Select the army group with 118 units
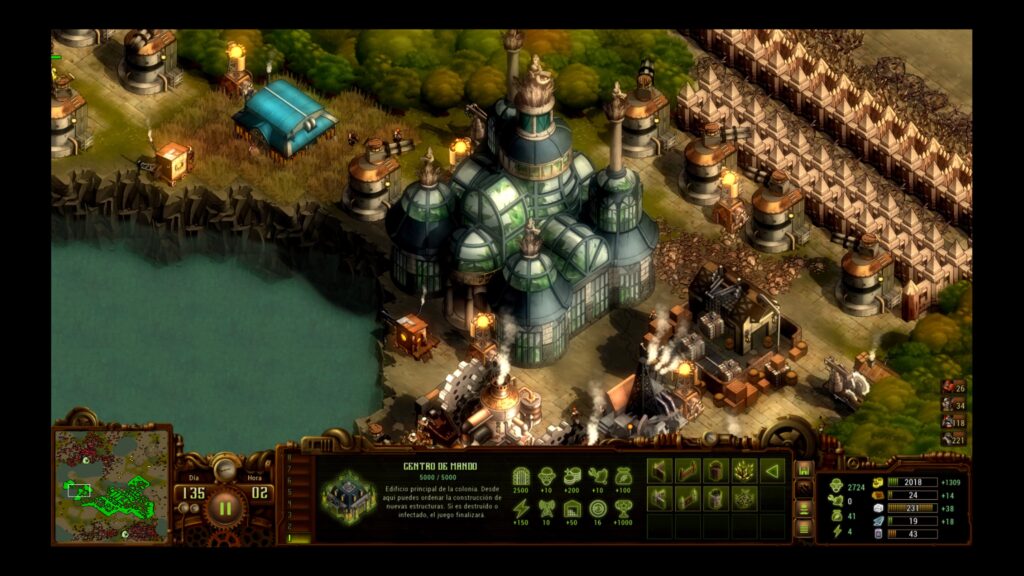Viewport: 1024px width, 576px height. pos(953,422)
